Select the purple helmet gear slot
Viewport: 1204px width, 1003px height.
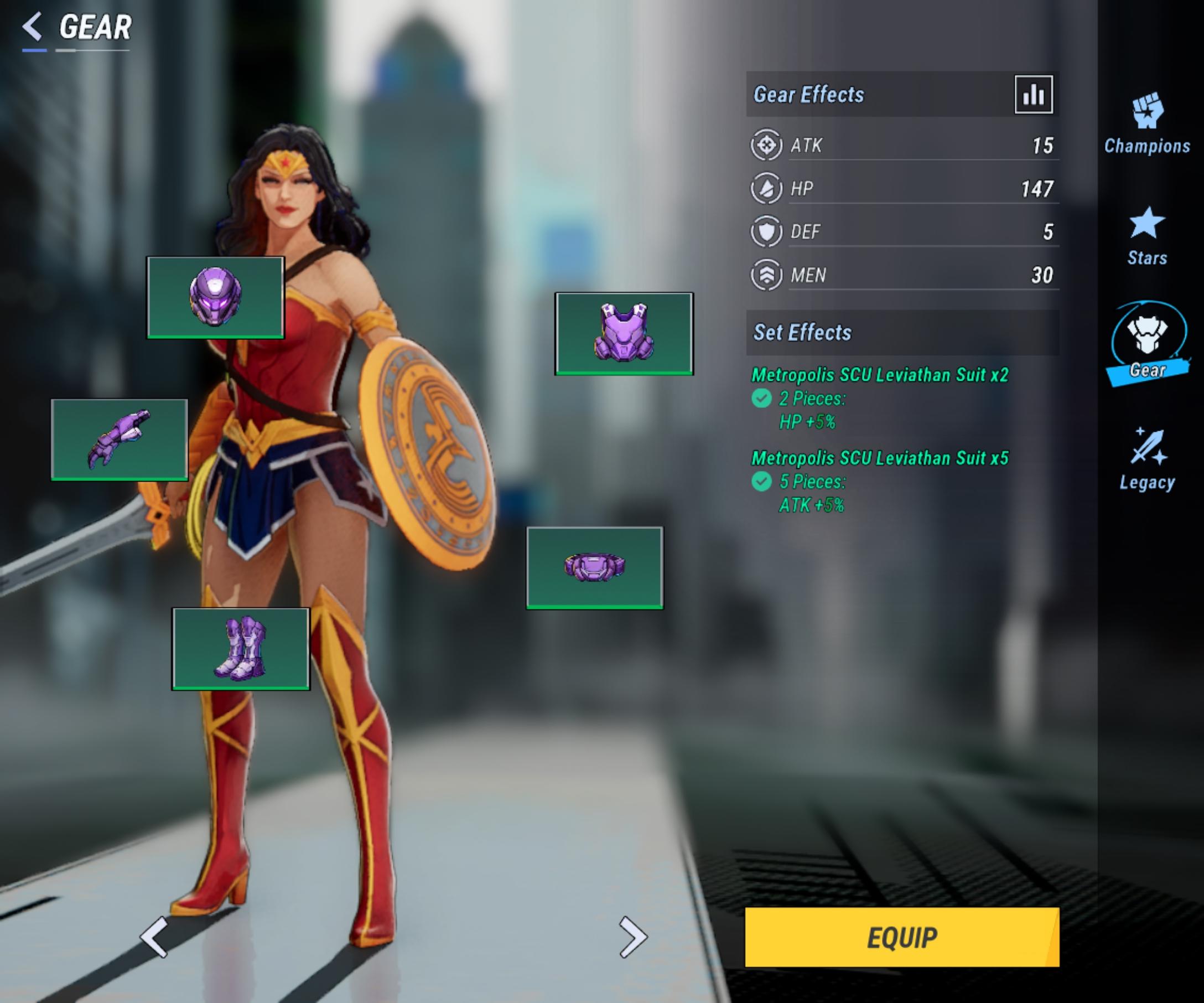[x=216, y=297]
